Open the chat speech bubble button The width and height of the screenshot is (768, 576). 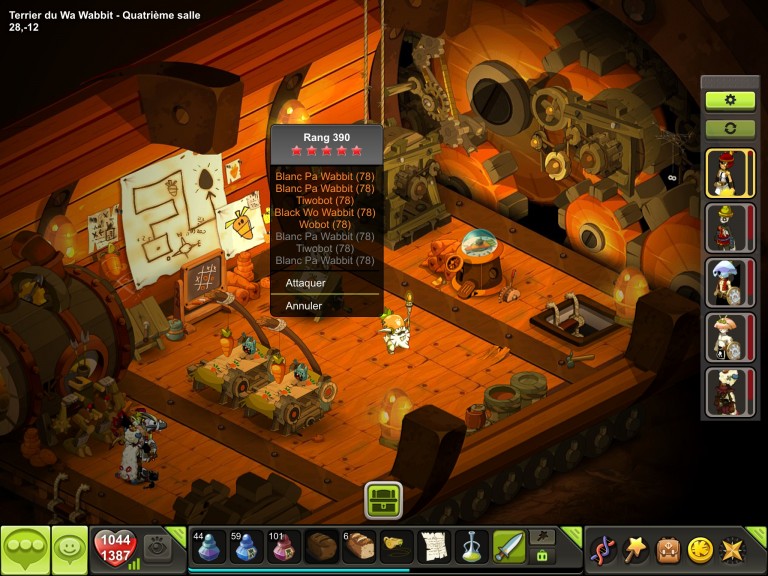pyautogui.click(x=25, y=549)
